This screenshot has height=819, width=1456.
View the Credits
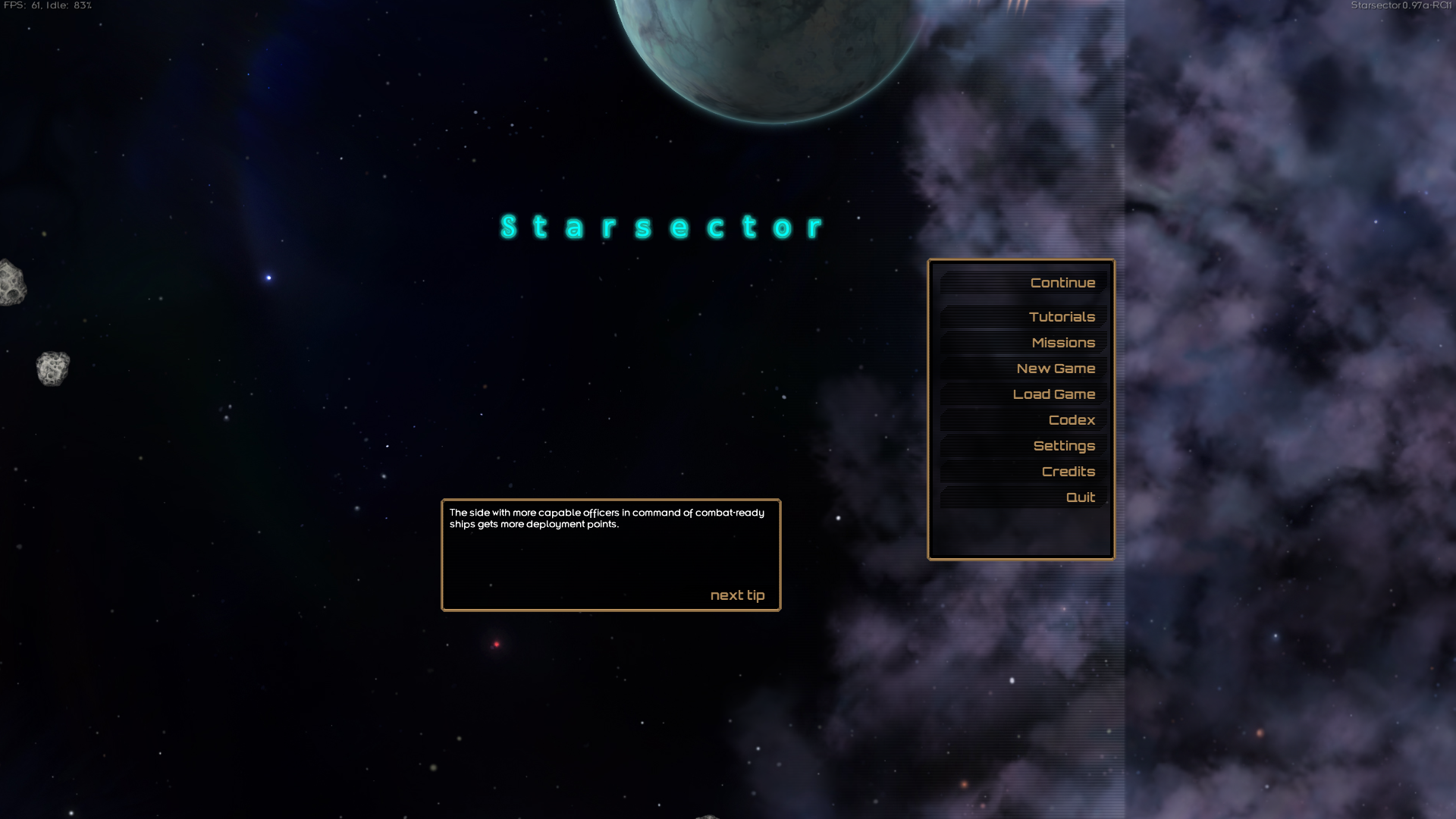[x=1068, y=472]
